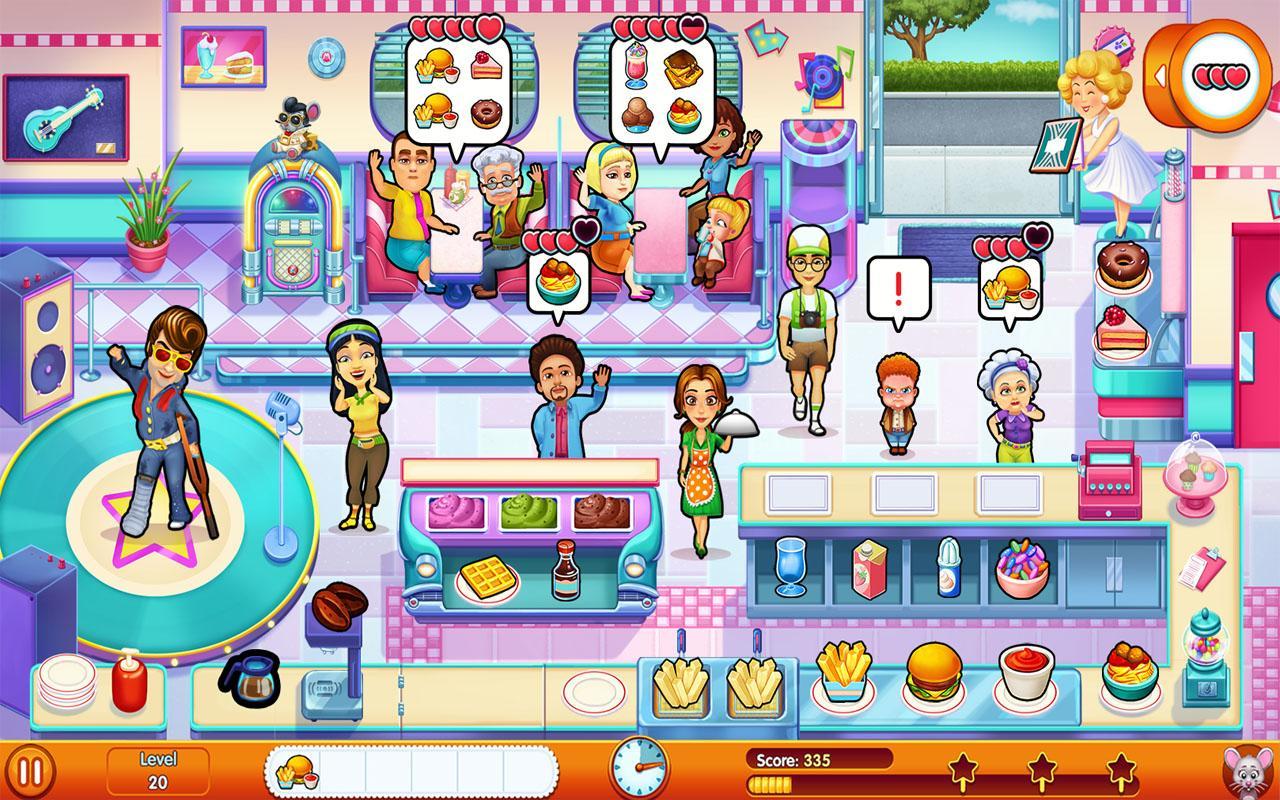Image resolution: width=1280 pixels, height=800 pixels.
Task: Click the first star on the progress bar
Action: pos(962,768)
